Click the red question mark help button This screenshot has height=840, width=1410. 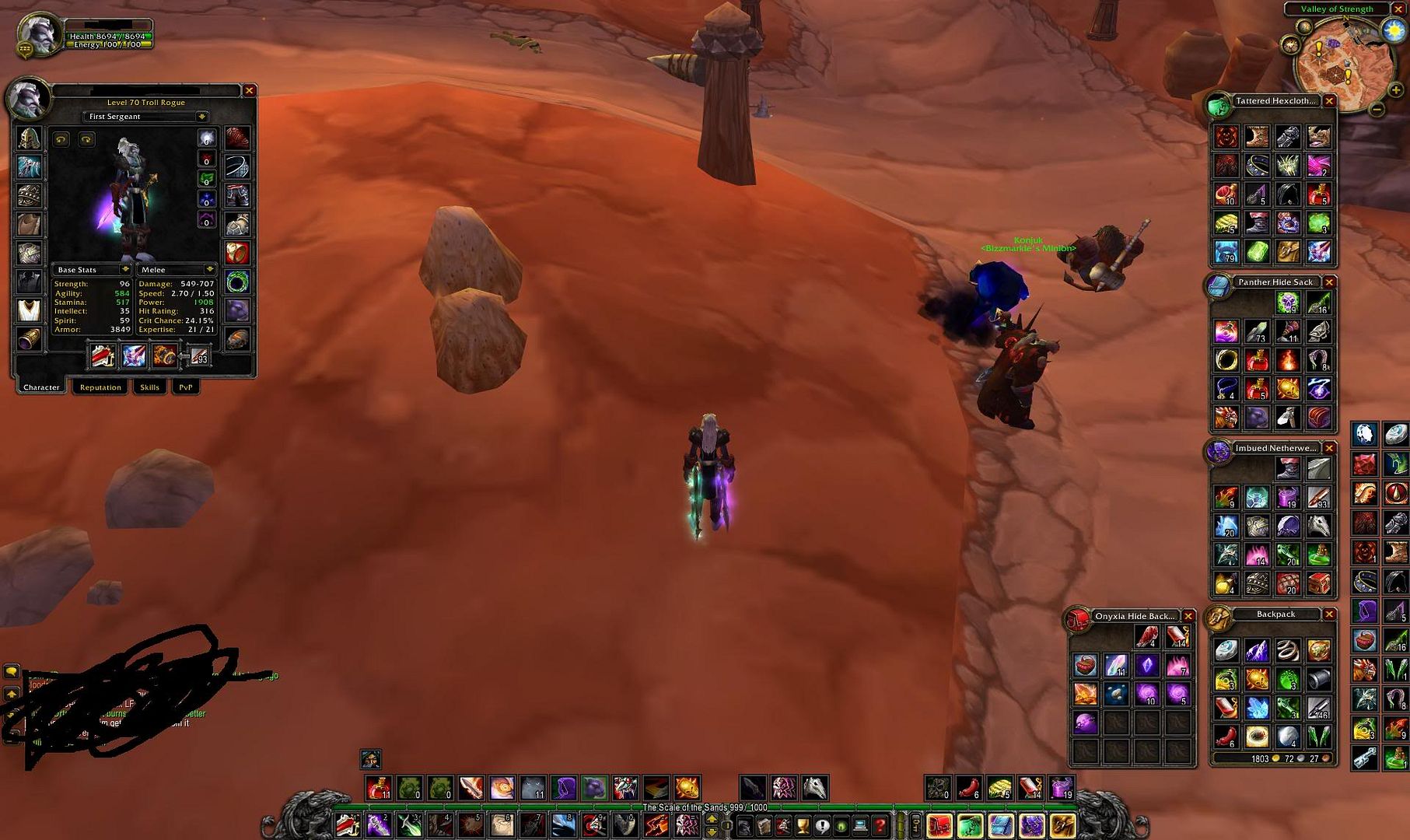point(880,825)
